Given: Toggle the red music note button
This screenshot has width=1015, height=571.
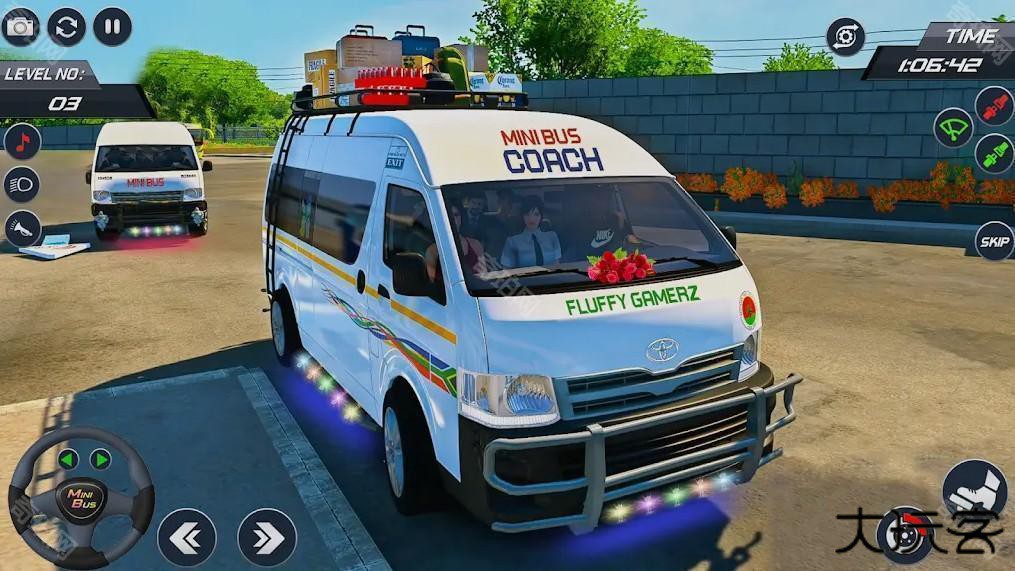Looking at the screenshot, I should [x=22, y=141].
